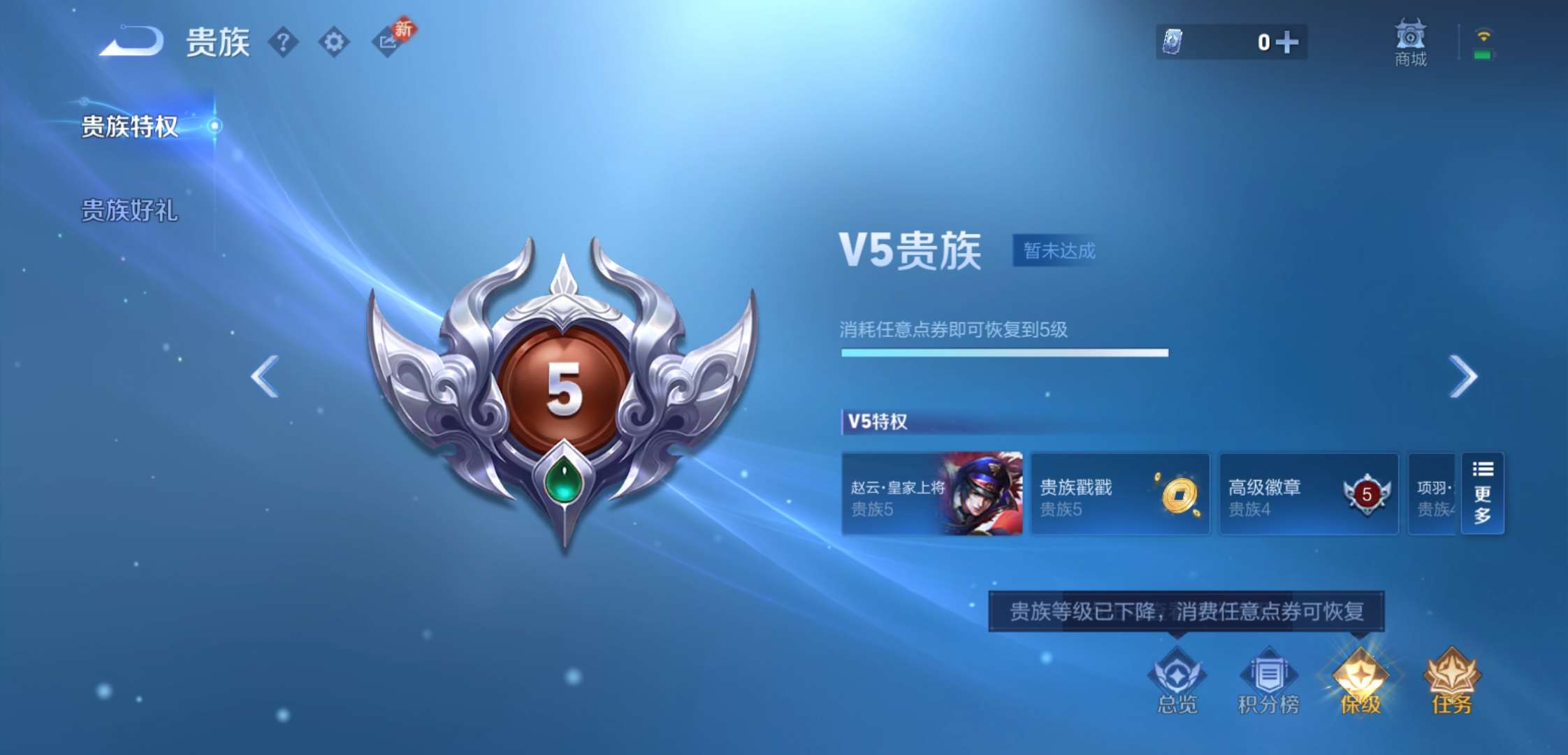Click the 暂未达成 status label
1568x755 pixels.
tap(1055, 252)
